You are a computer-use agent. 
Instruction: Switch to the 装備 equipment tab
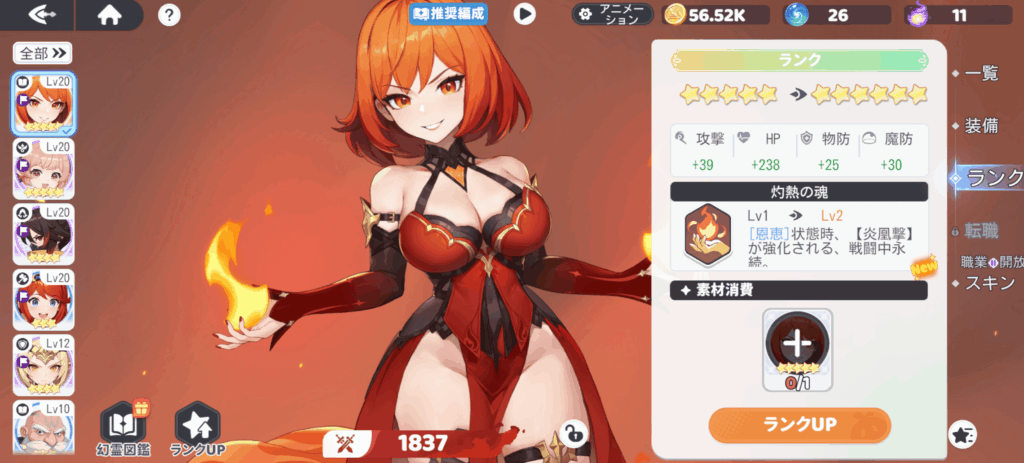(982, 126)
